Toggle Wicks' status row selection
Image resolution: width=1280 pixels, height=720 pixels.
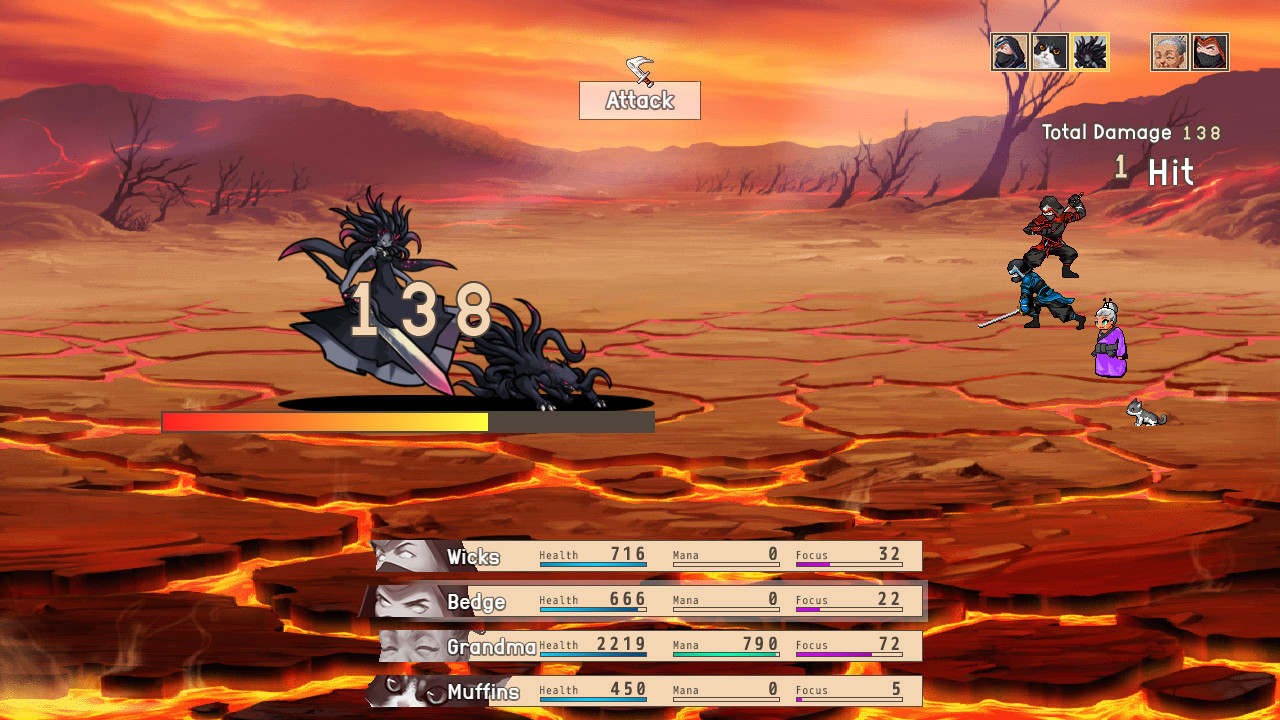tap(650, 556)
